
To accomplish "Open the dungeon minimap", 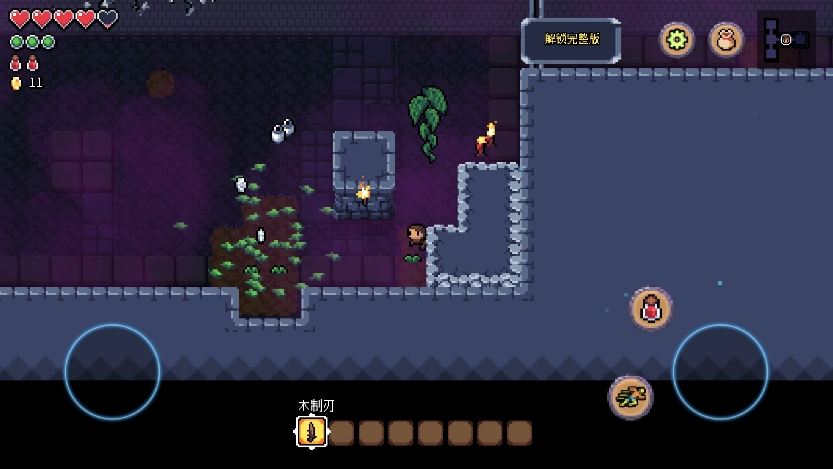I will point(785,39).
